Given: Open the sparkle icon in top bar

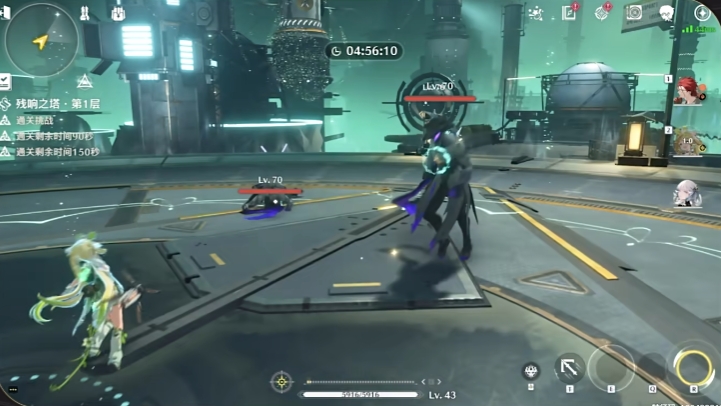Looking at the screenshot, I should tap(536, 13).
